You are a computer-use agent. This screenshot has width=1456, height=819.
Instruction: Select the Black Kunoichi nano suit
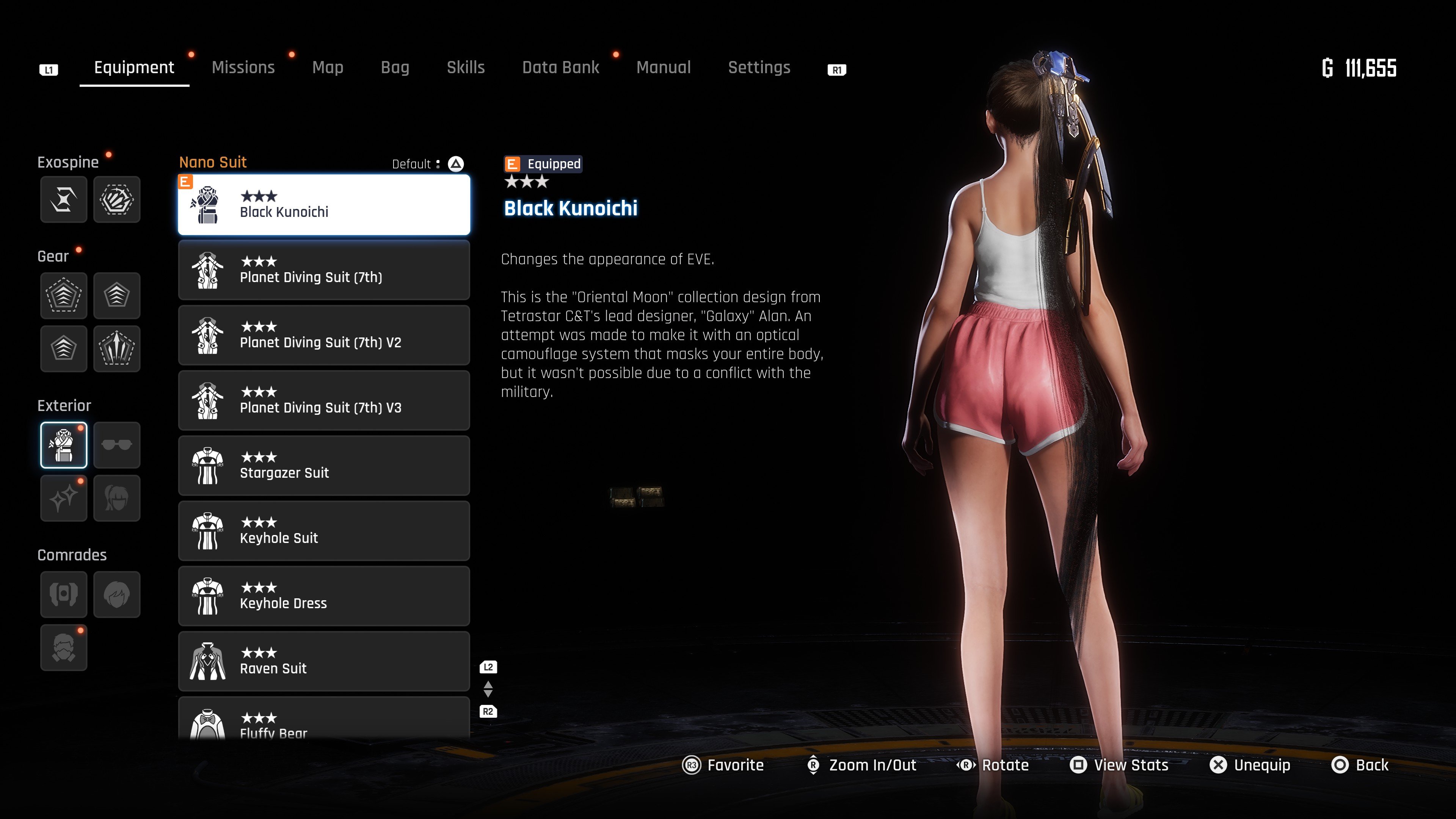pos(324,205)
